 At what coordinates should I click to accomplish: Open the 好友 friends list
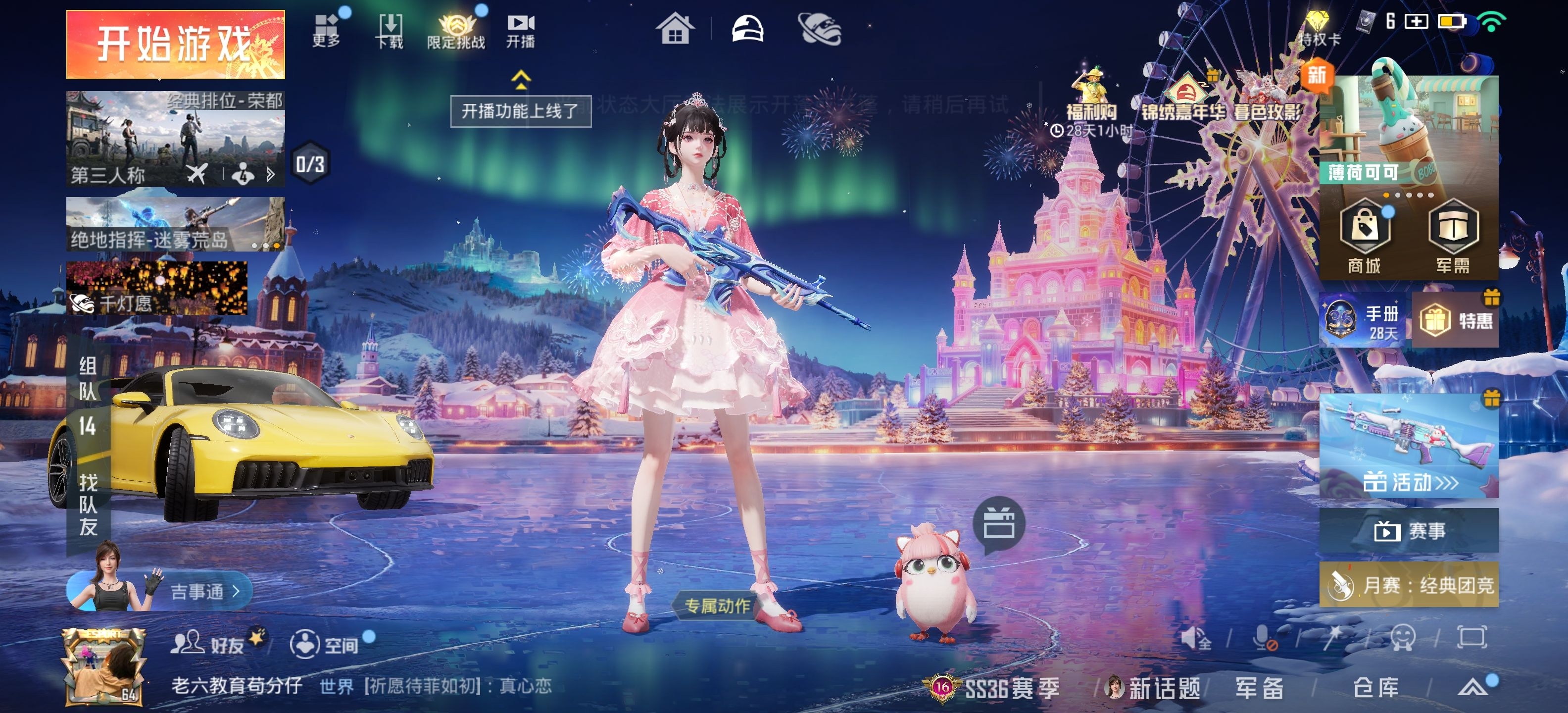point(208,644)
